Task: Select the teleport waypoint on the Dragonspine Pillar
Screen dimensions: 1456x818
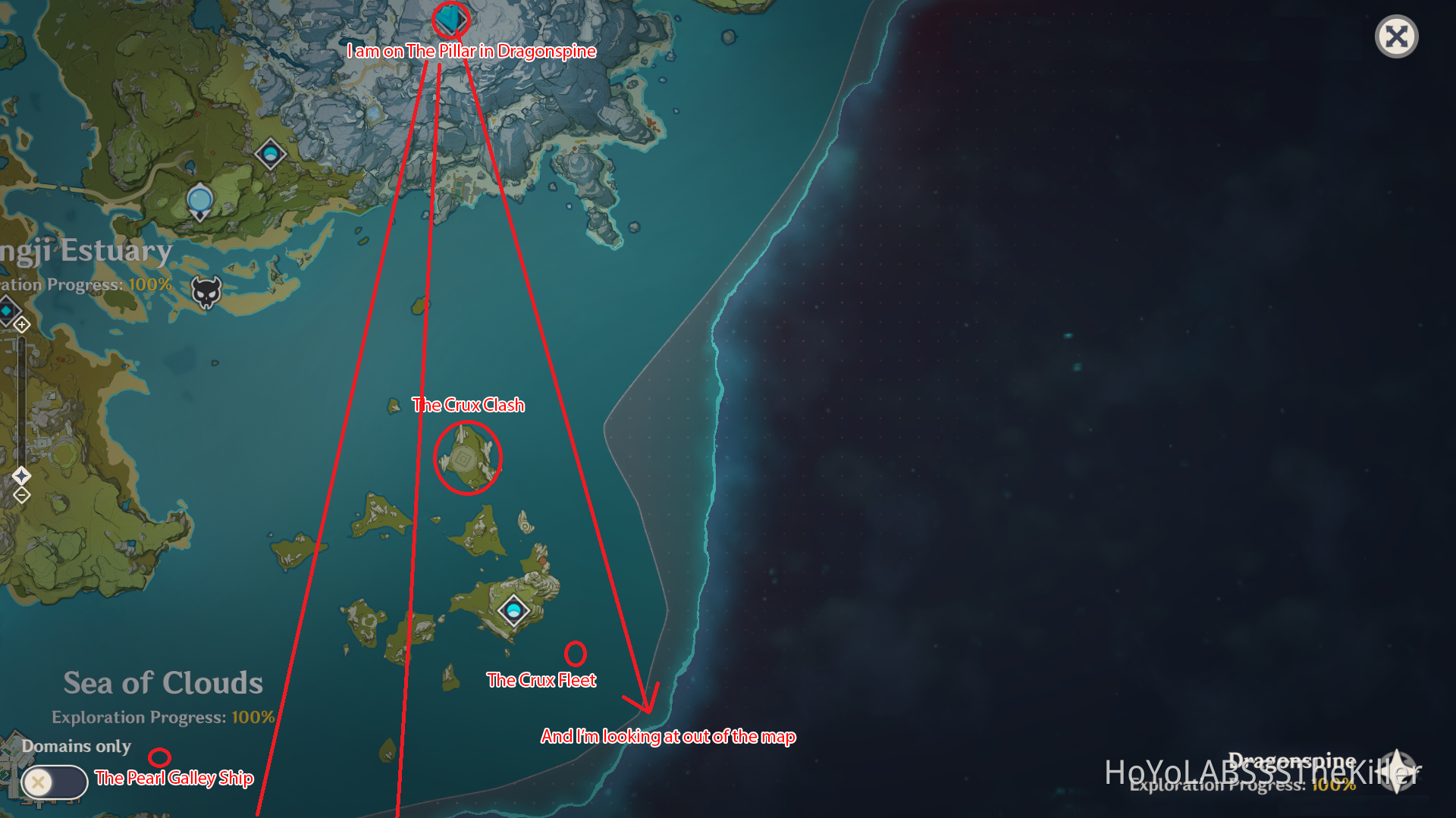Action: tap(449, 20)
